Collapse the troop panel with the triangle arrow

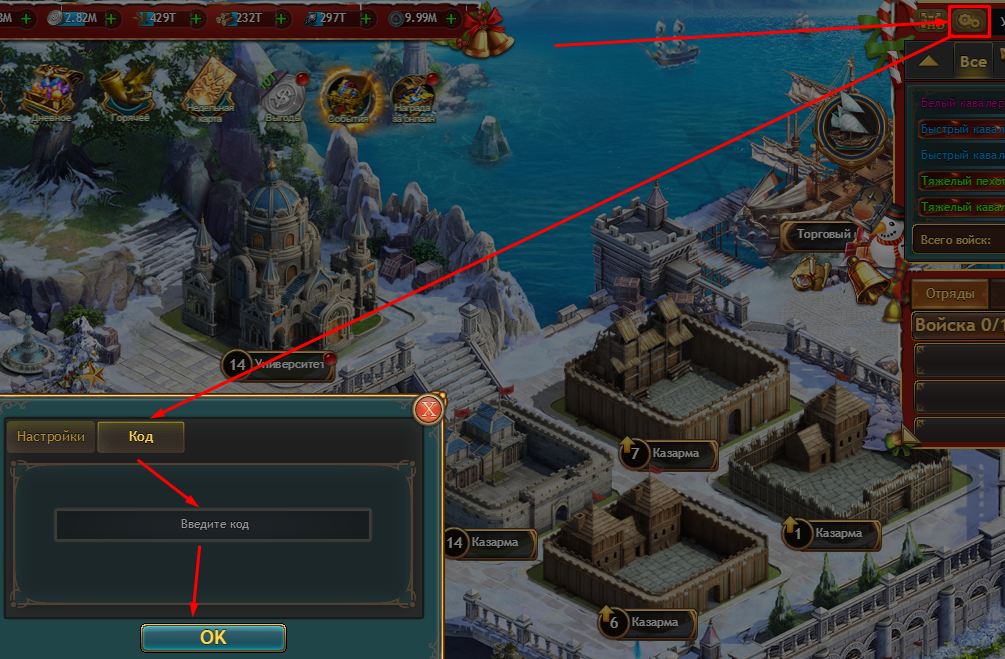click(x=928, y=61)
